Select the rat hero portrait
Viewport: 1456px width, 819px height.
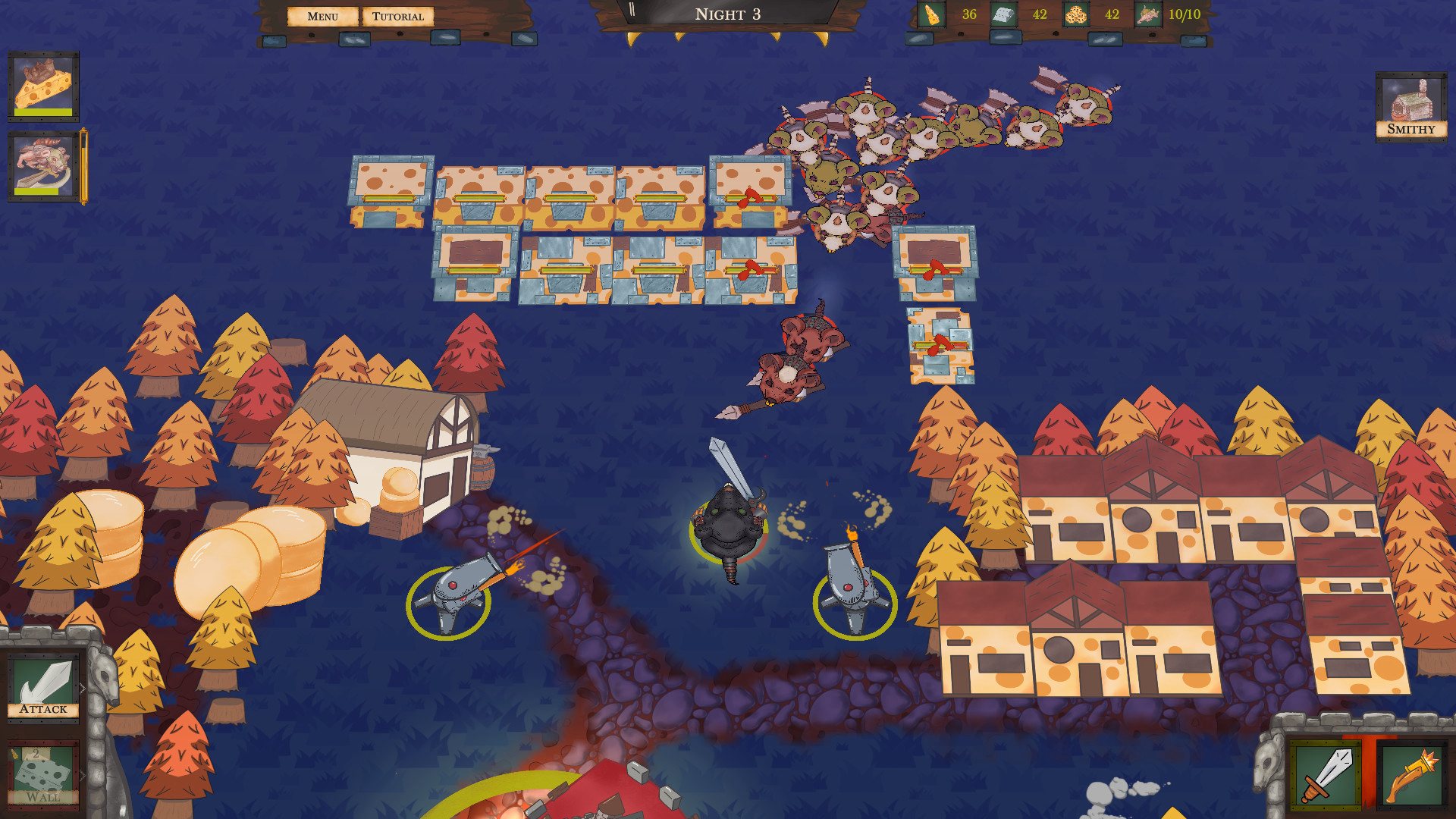pos(44,165)
